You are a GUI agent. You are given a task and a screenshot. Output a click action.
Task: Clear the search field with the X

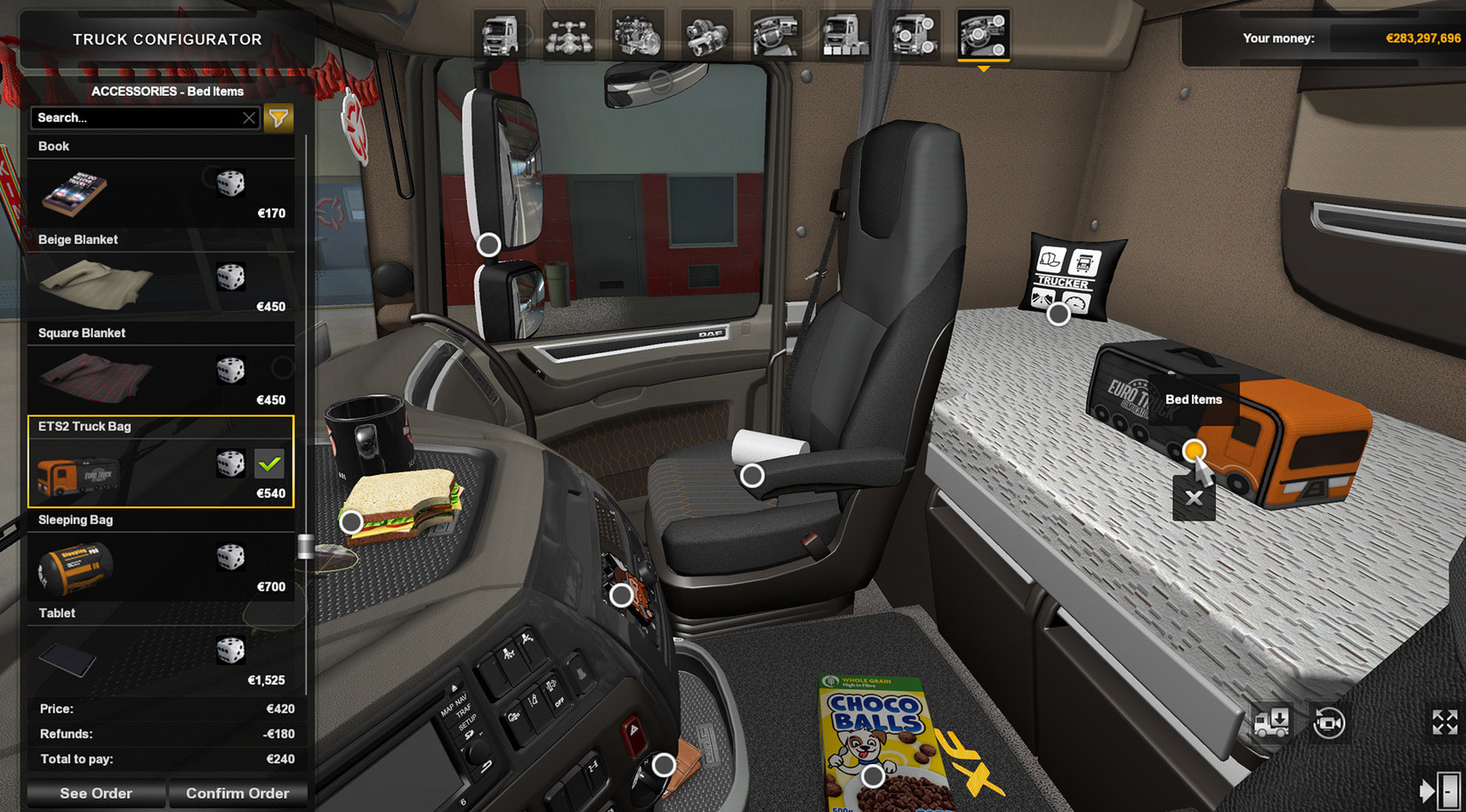tap(250, 117)
